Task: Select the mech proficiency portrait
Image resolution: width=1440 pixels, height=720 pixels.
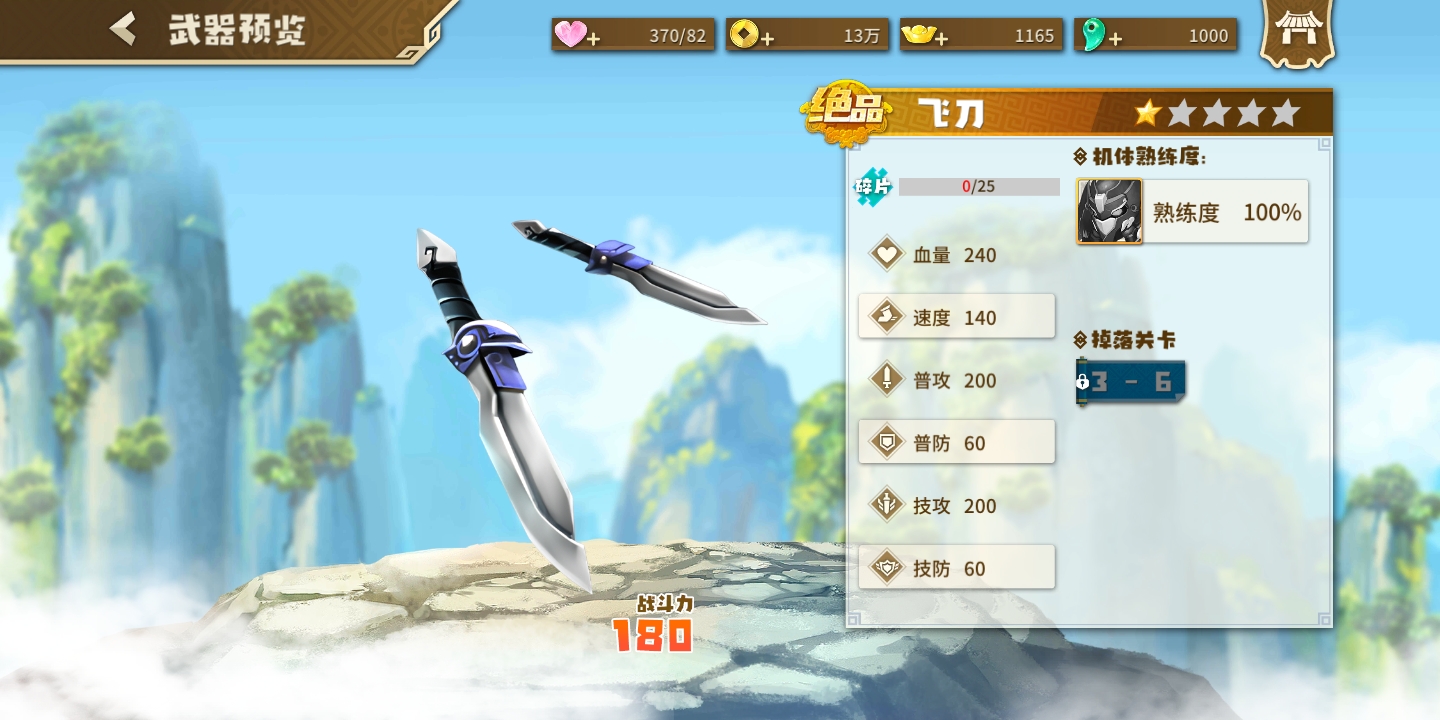Action: click(1109, 211)
